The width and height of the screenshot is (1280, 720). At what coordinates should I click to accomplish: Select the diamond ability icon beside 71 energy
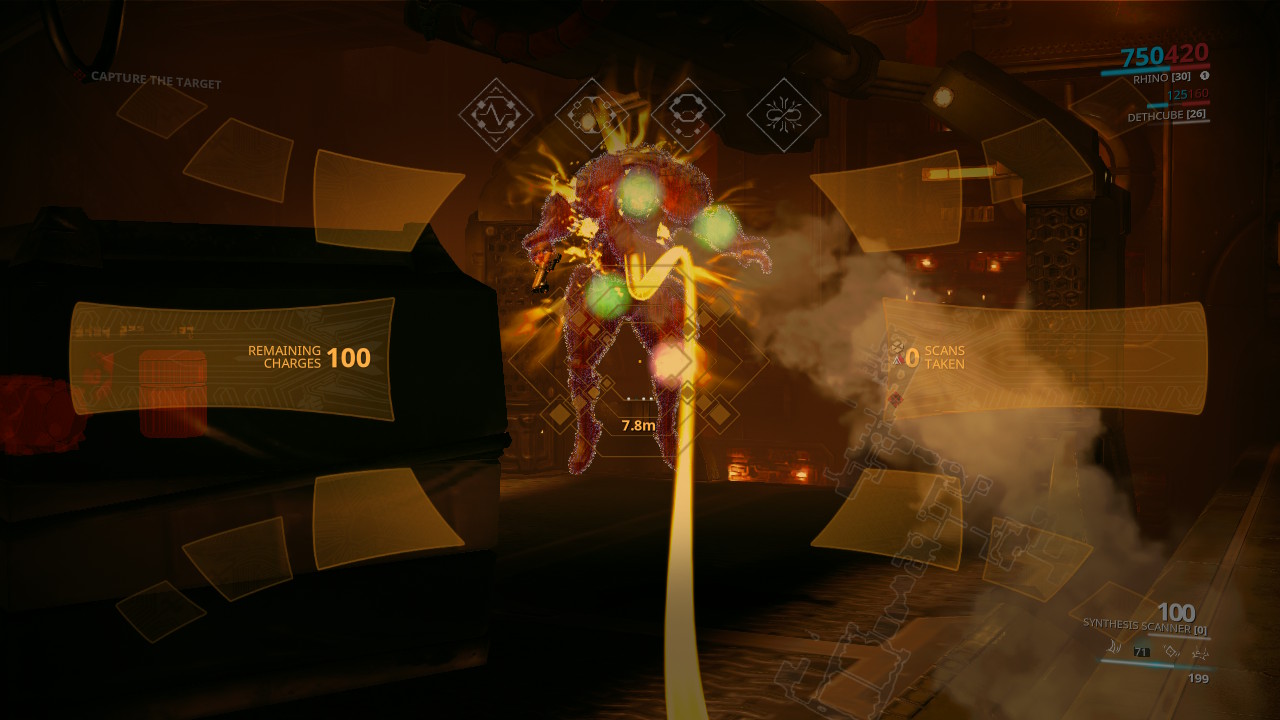click(1171, 651)
